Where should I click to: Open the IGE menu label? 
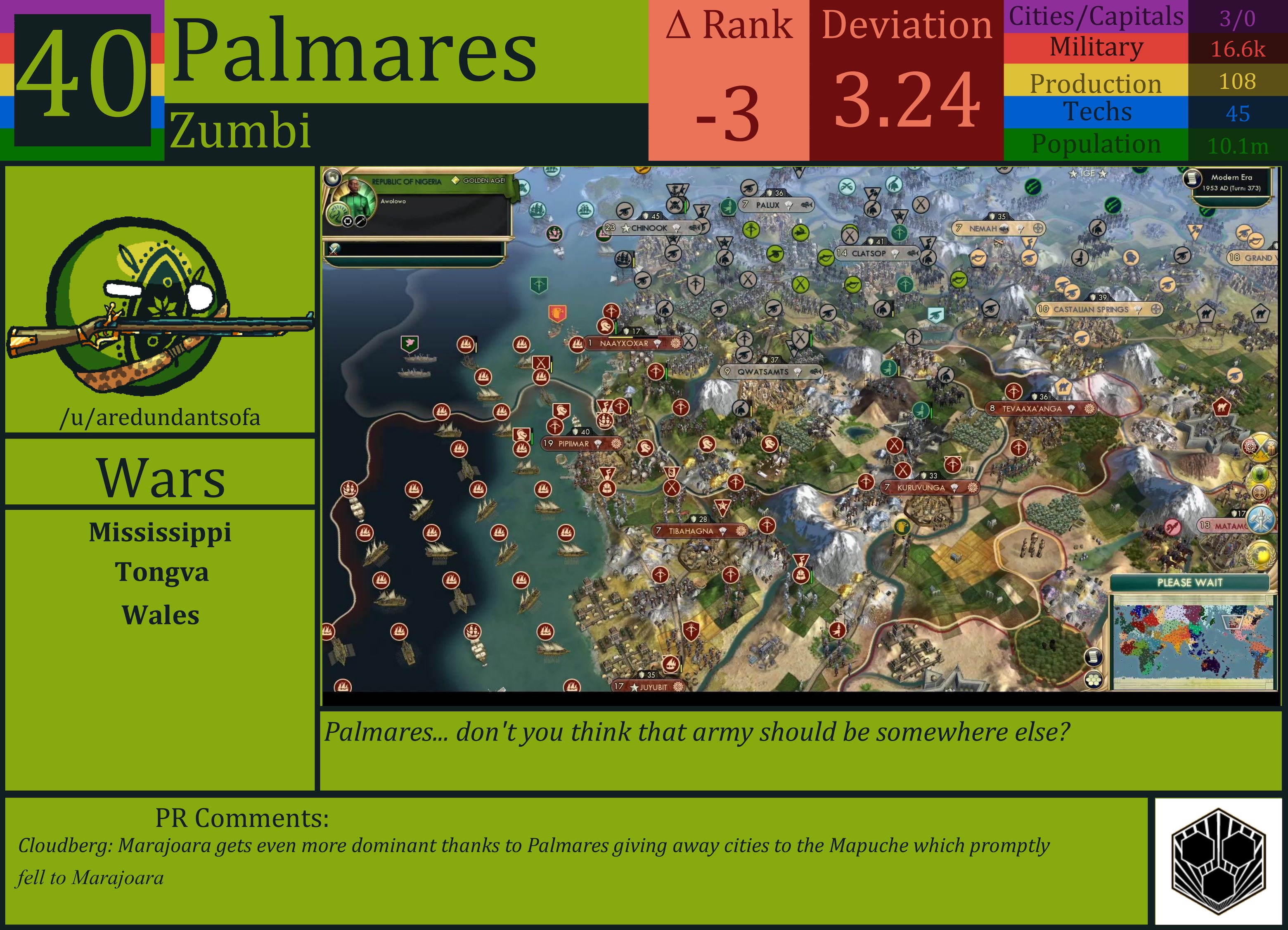pos(1088,174)
